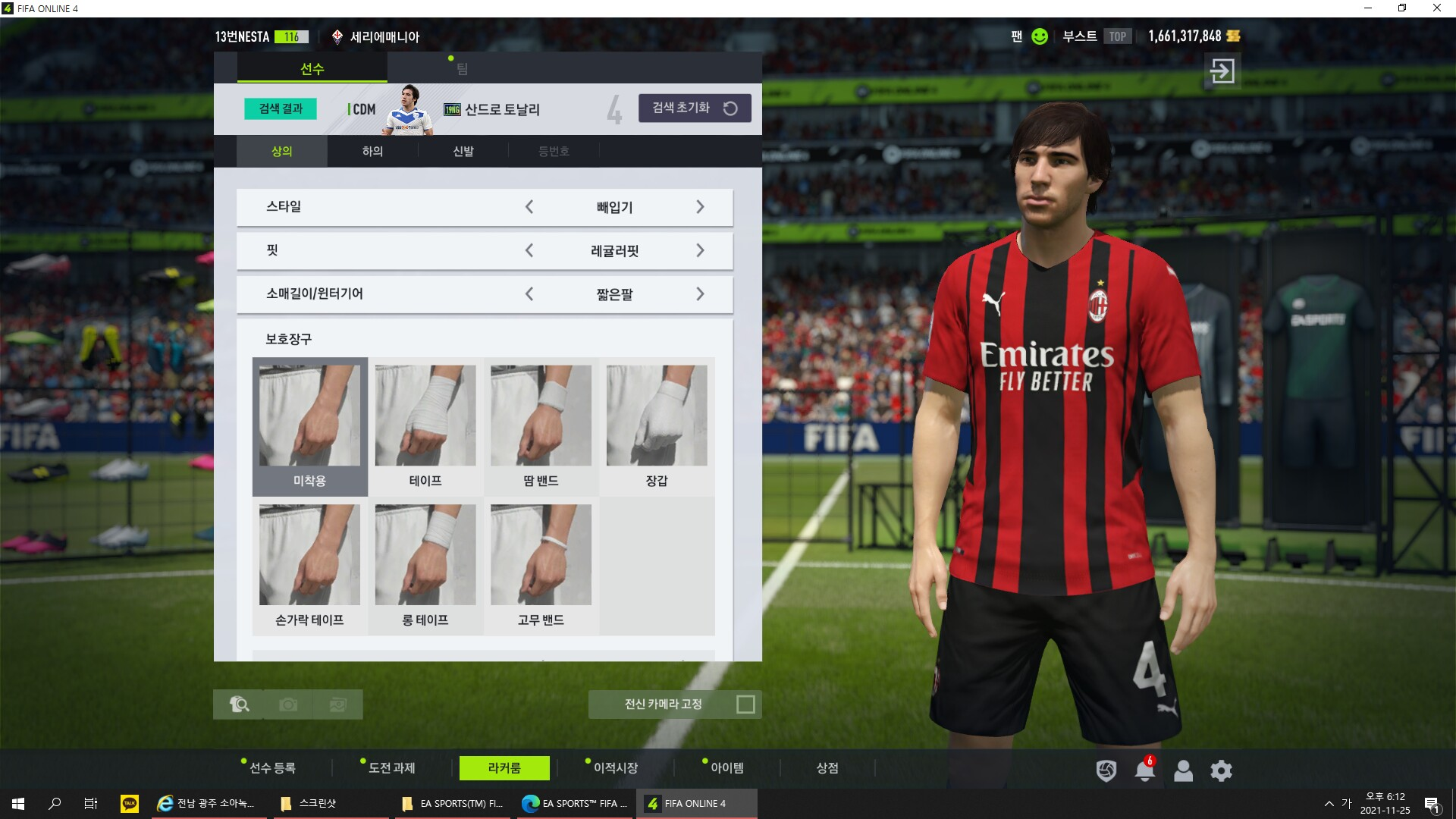
Task: Toggle the 전신 카메라 고정 checkbox
Action: (x=745, y=704)
